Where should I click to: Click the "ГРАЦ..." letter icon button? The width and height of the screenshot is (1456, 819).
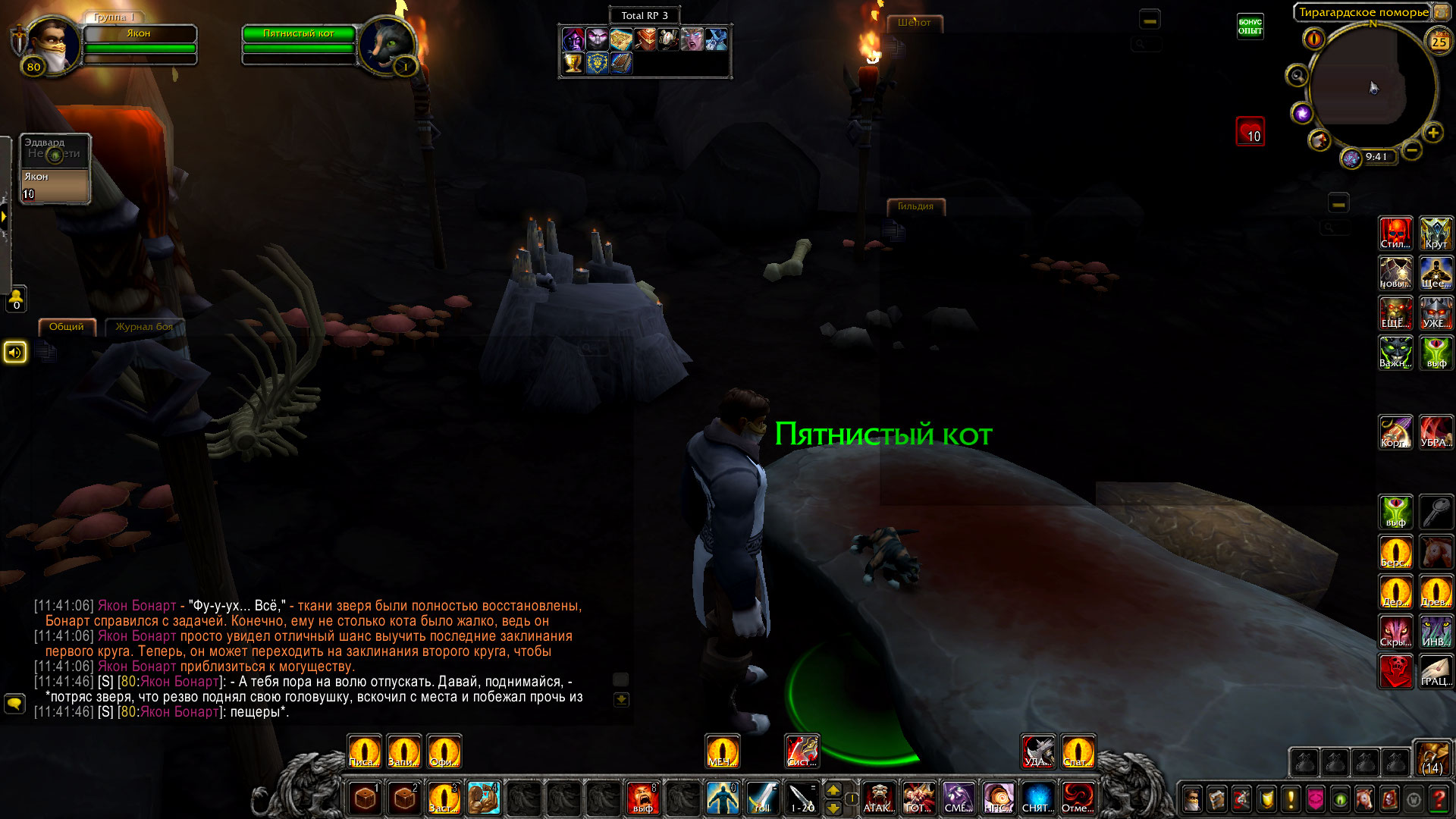pyautogui.click(x=1436, y=672)
